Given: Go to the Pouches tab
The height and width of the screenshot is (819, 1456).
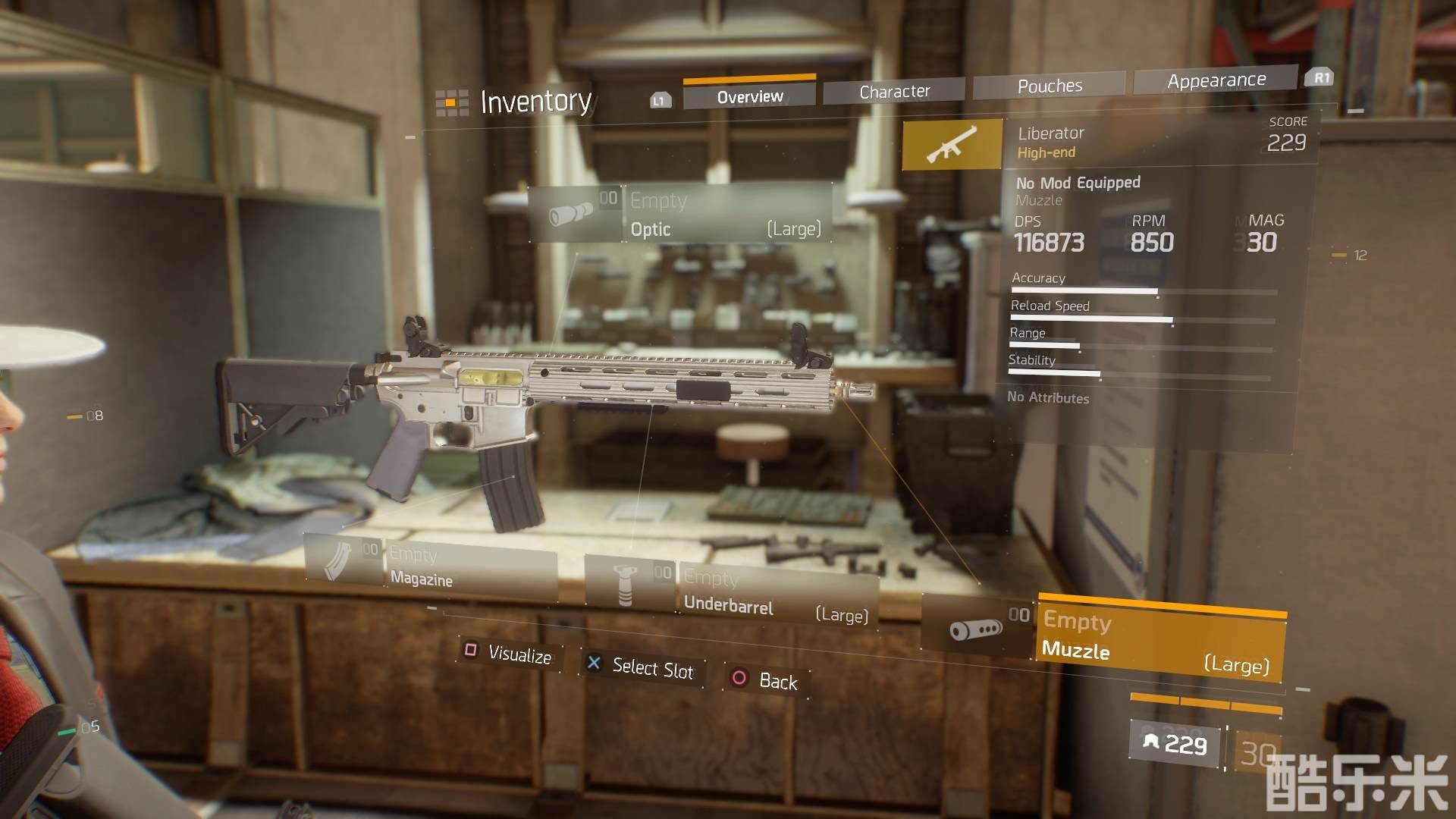Looking at the screenshot, I should [1050, 86].
